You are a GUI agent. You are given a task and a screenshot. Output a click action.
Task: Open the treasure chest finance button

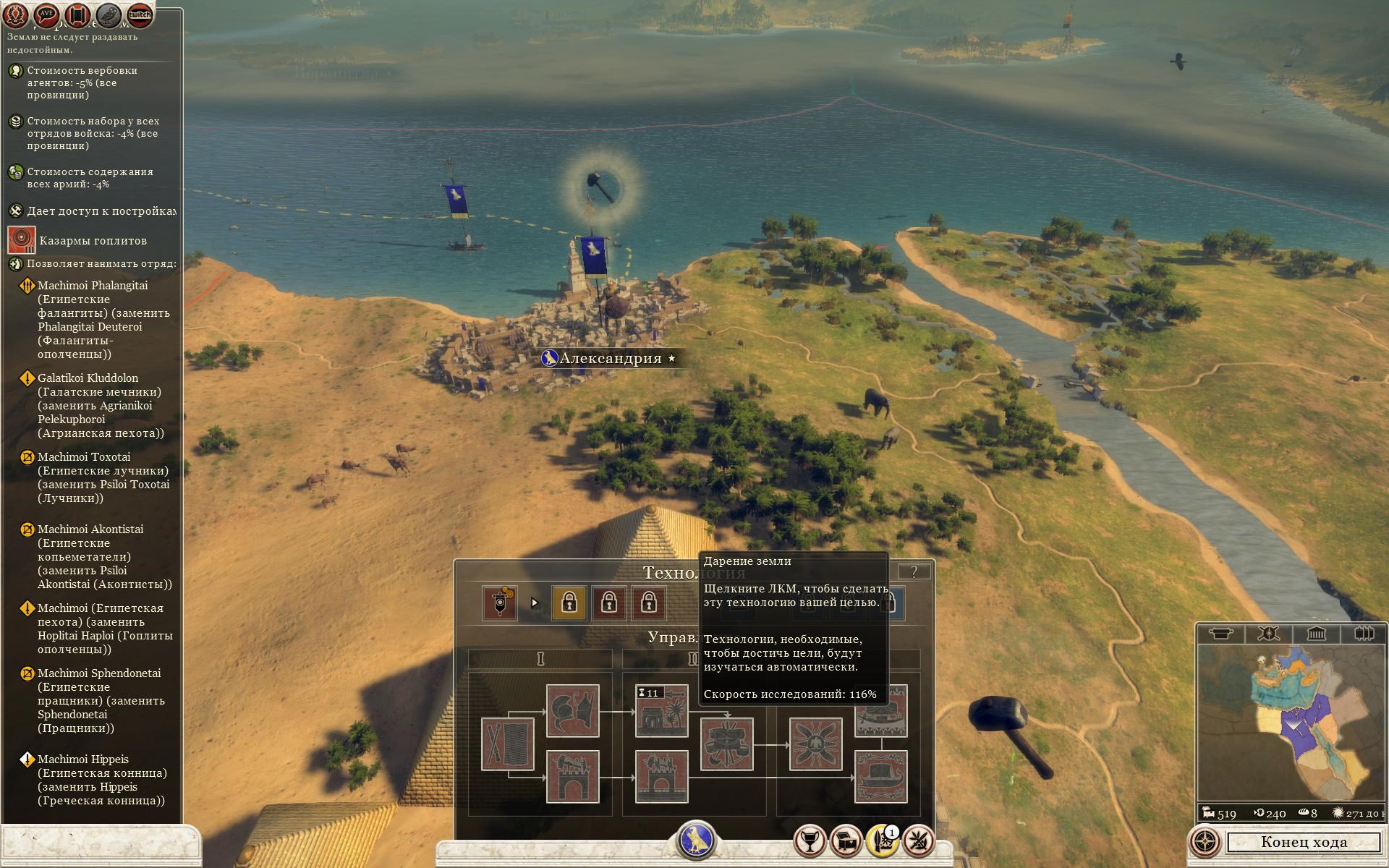click(x=846, y=841)
